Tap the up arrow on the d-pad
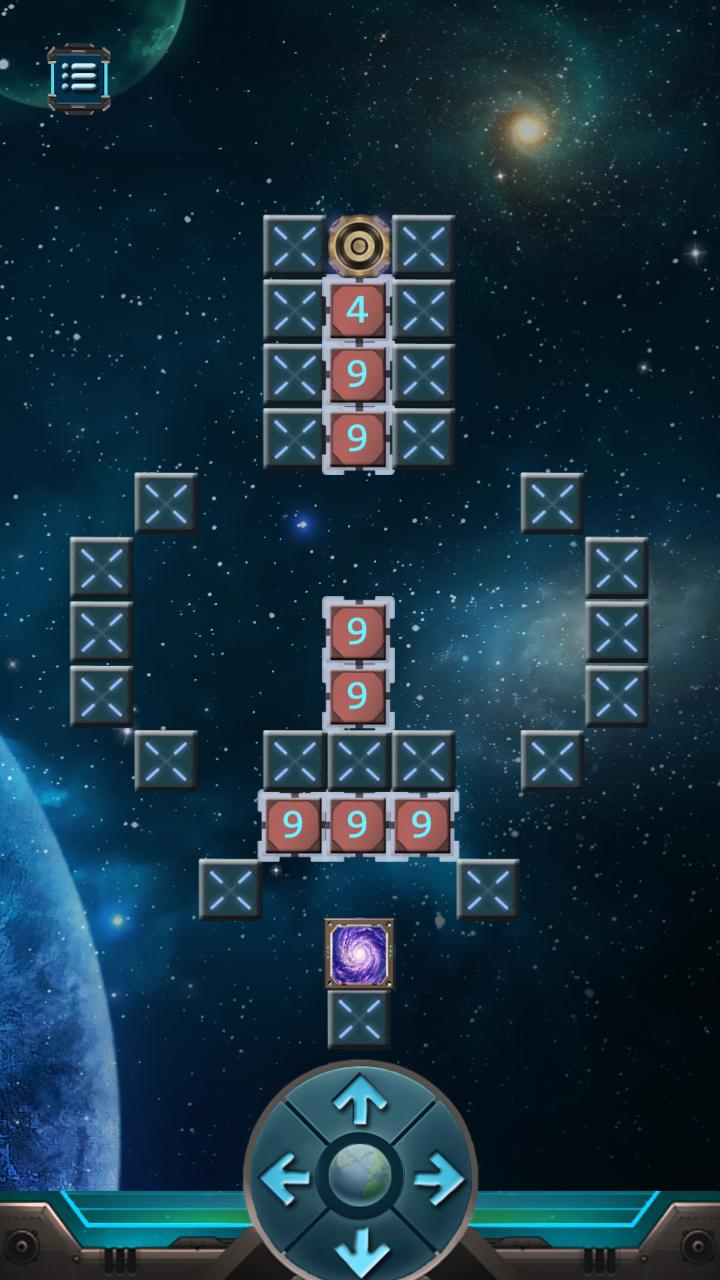 point(360,1103)
